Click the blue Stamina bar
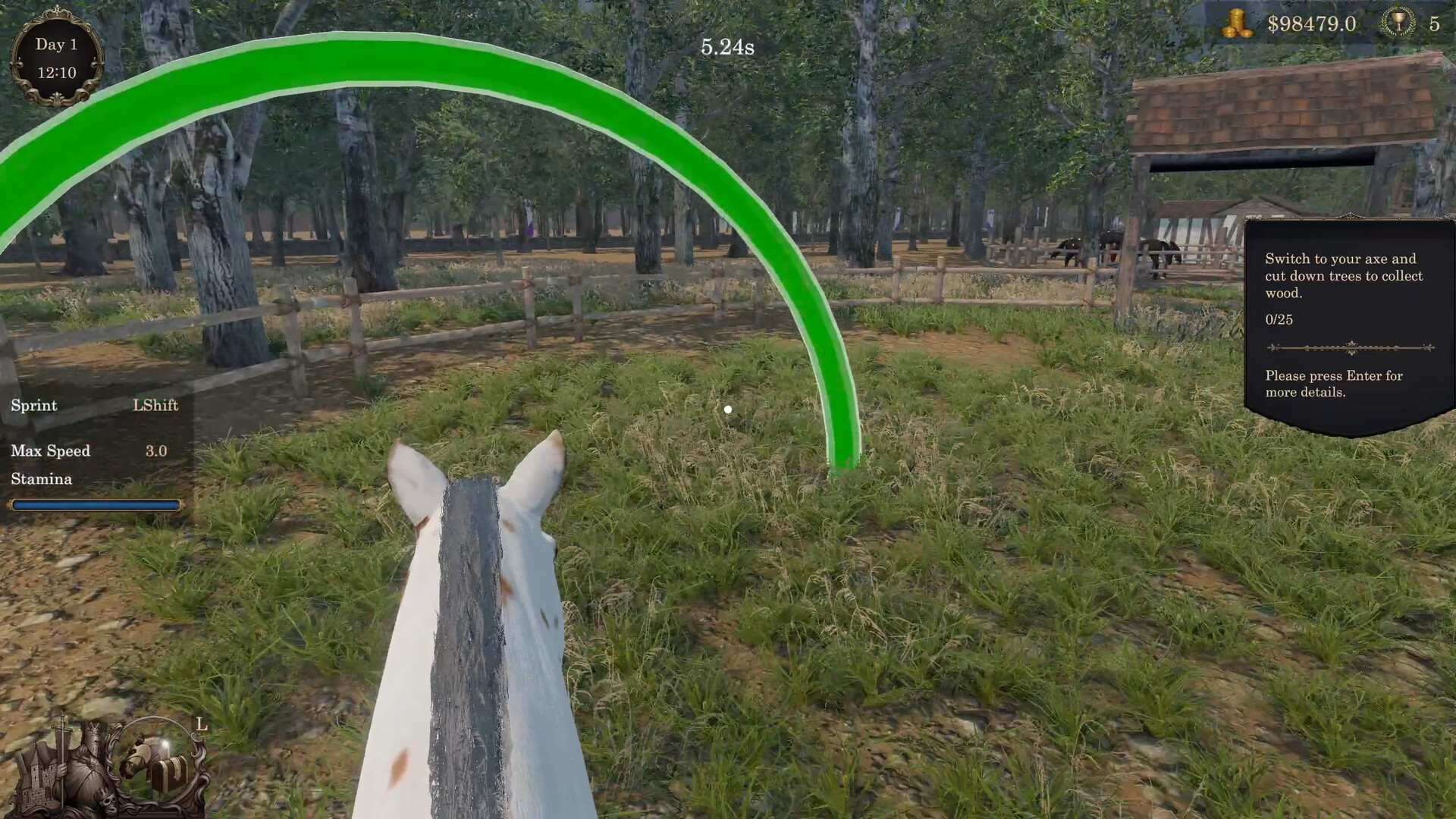This screenshot has height=819, width=1456. pyautogui.click(x=94, y=504)
